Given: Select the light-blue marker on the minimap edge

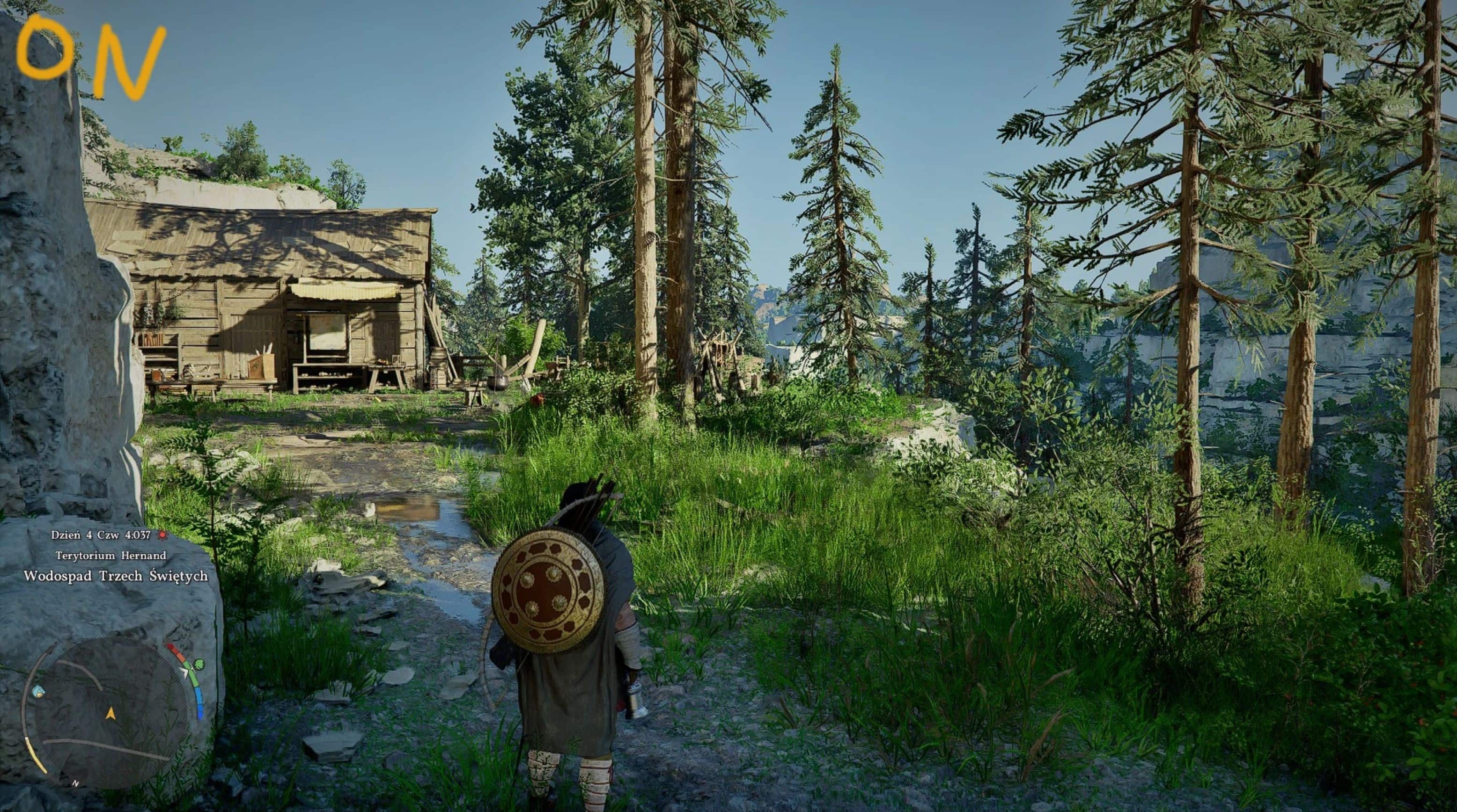Looking at the screenshot, I should [x=38, y=692].
